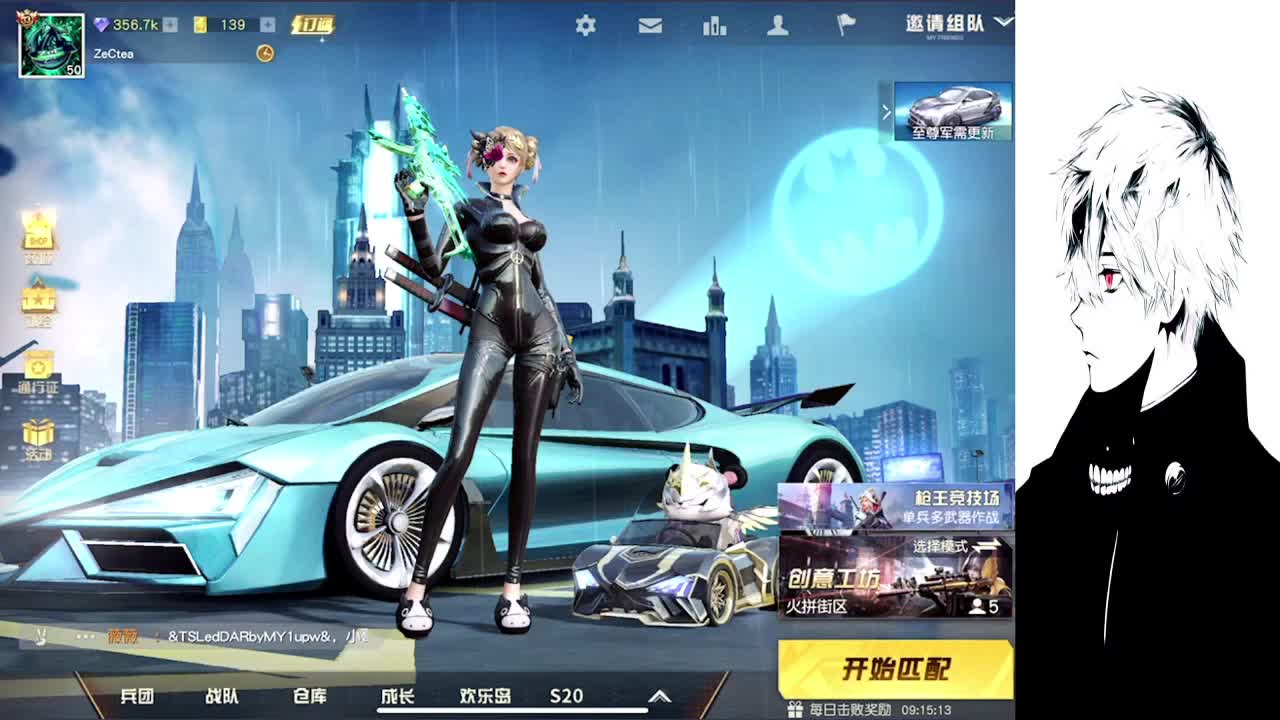Open the mail inbox envelope
The height and width of the screenshot is (720, 1280).
650,27
